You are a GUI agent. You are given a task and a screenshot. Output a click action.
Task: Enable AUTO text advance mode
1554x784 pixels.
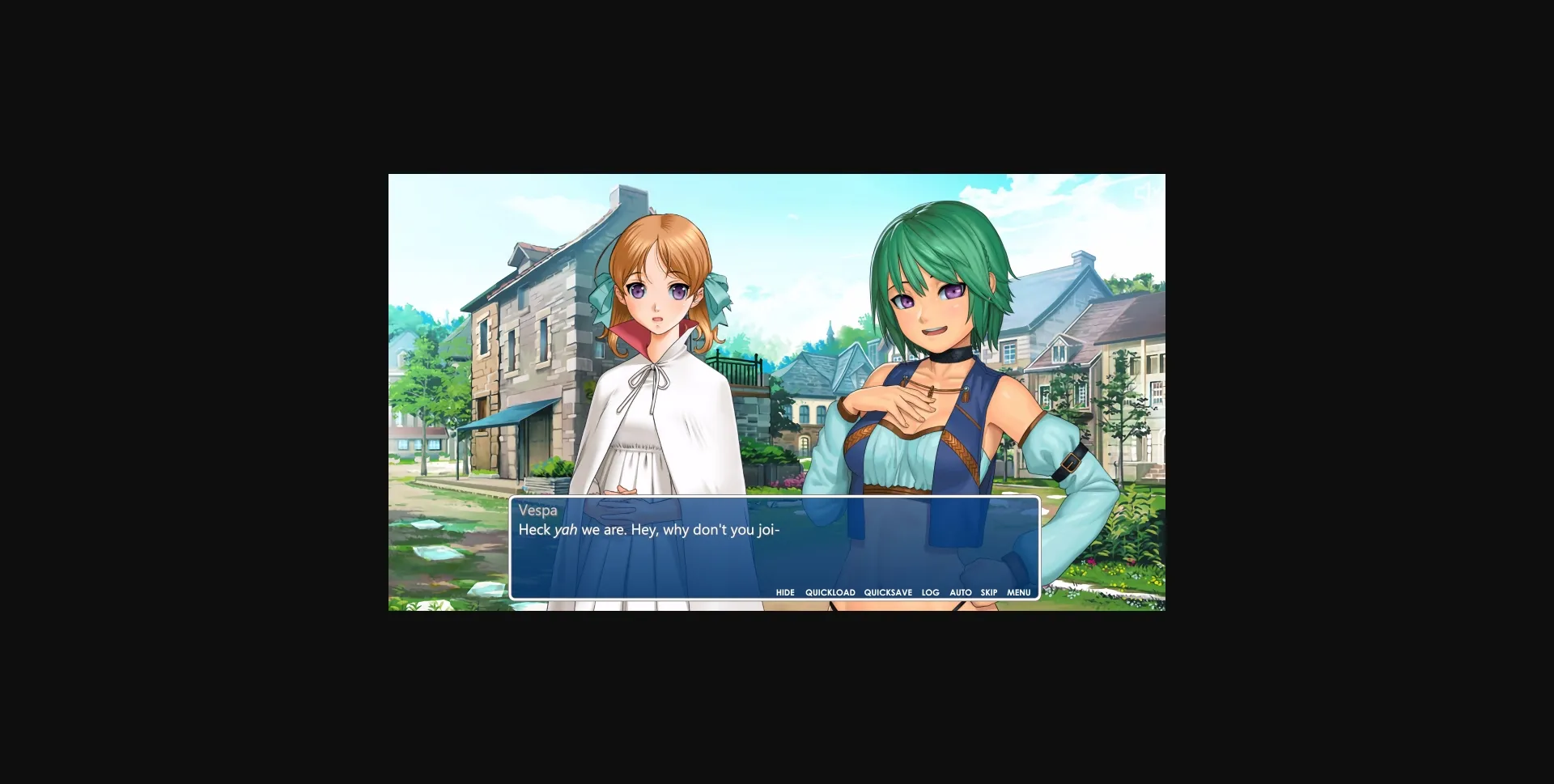tap(960, 592)
